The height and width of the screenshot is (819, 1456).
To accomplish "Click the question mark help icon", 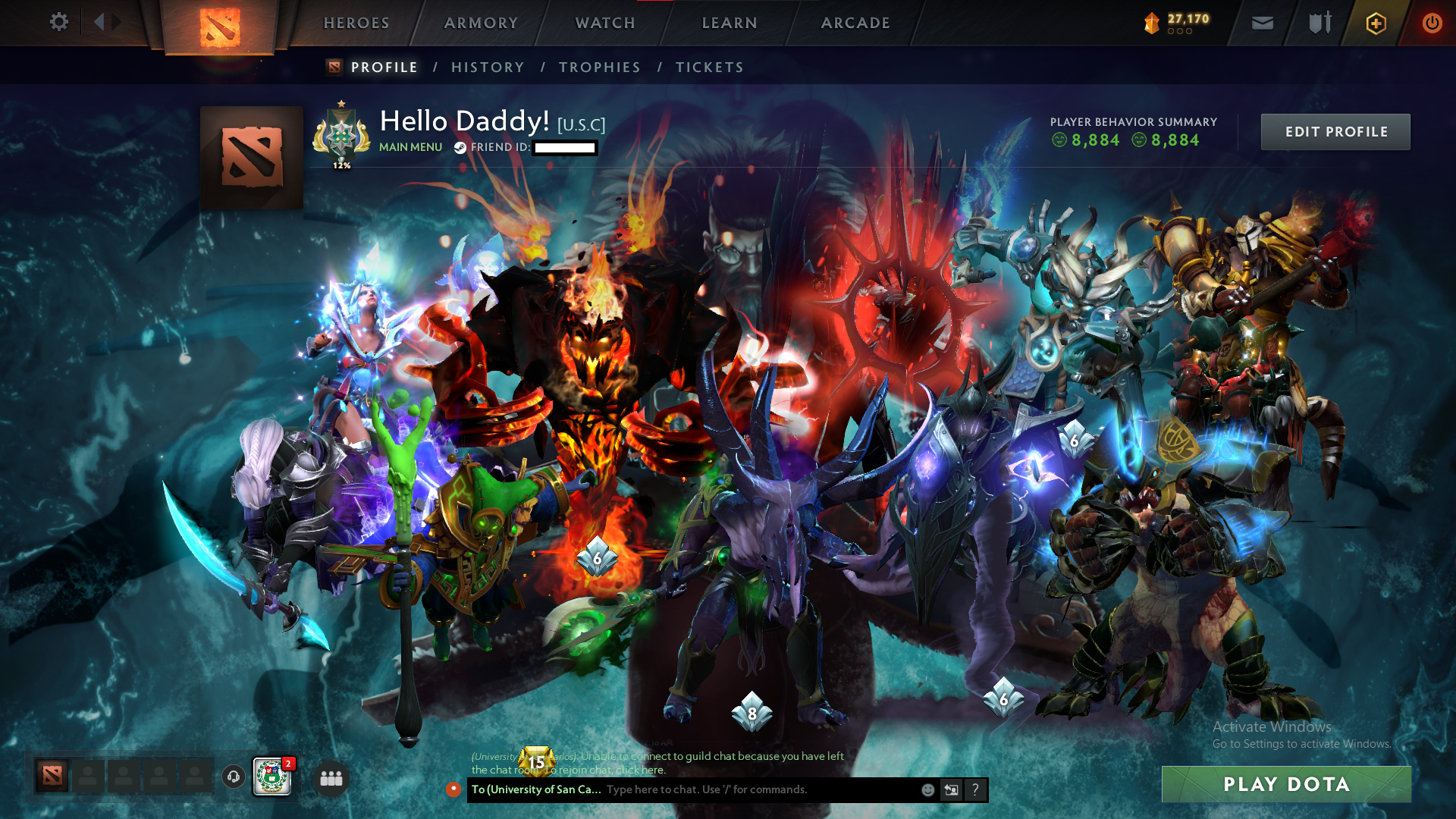I will click(x=976, y=789).
